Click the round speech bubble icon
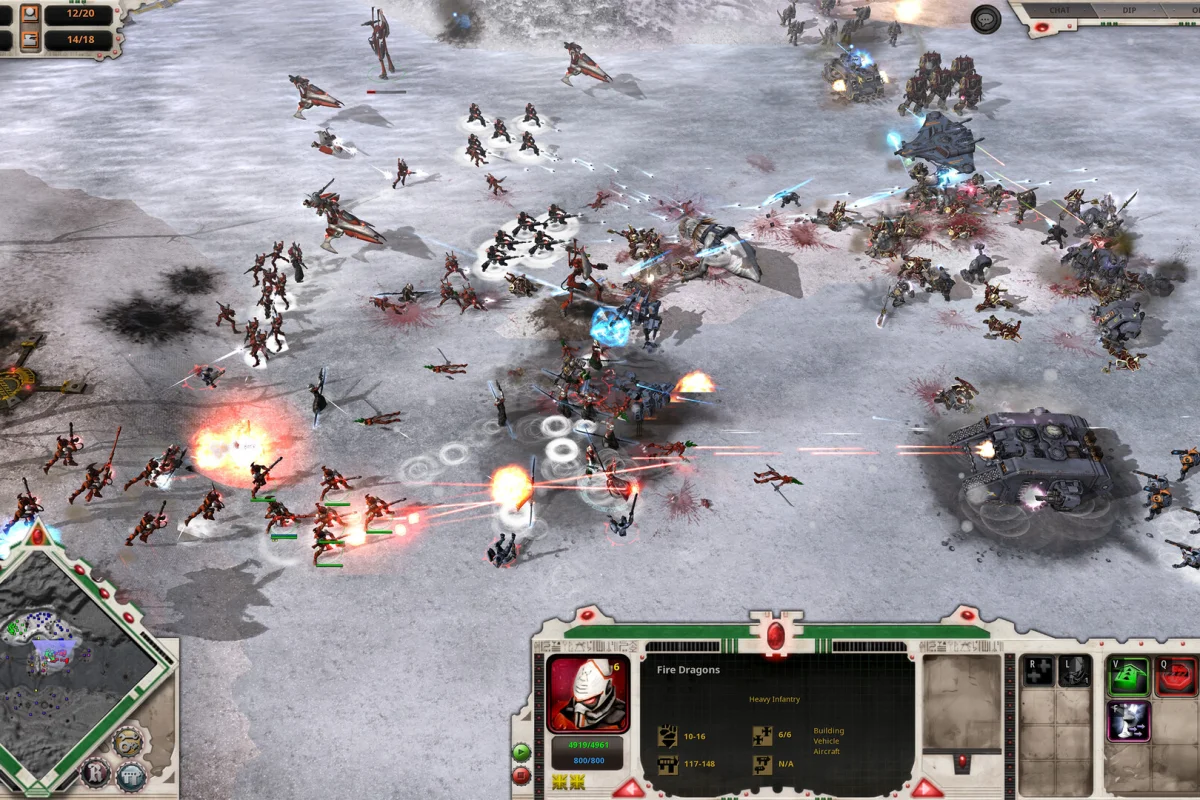The width and height of the screenshot is (1200, 800). coord(986,20)
